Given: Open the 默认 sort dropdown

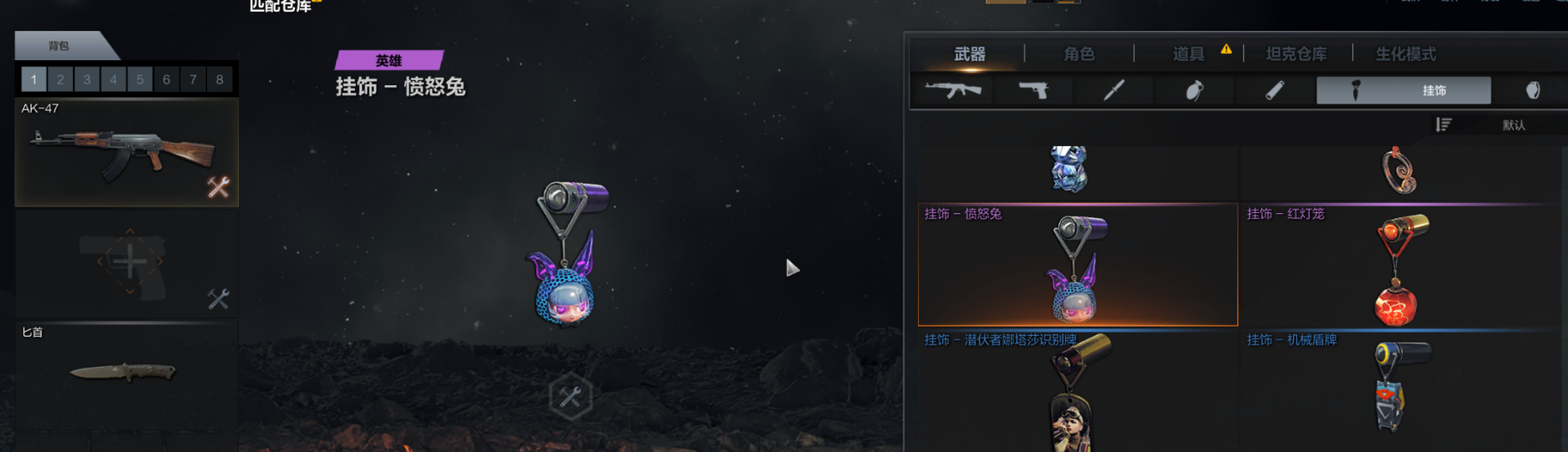Looking at the screenshot, I should 1513,125.
